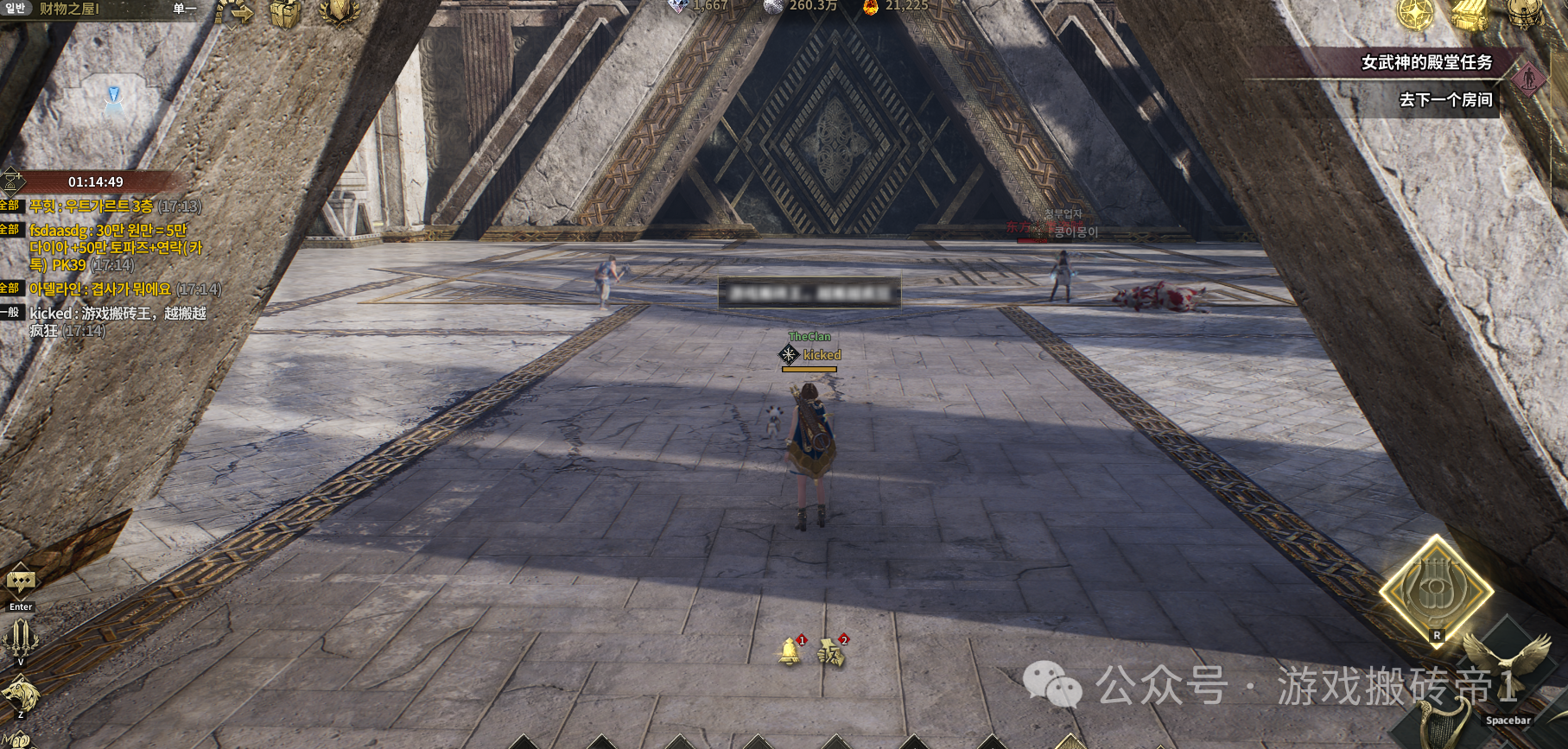This screenshot has height=749, width=1568.
Task: Click the pink diamond figure icon
Action: coord(1528,79)
